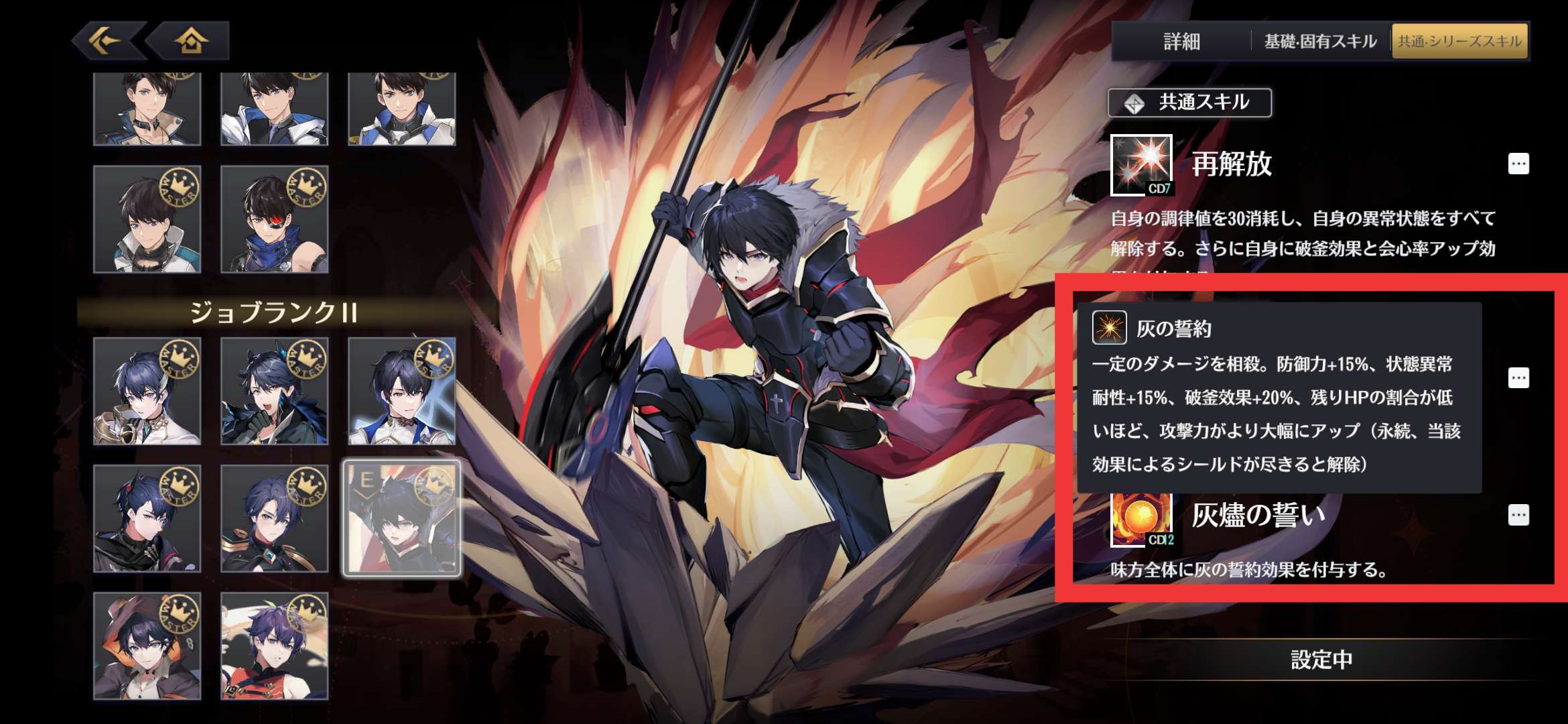The image size is (1568, 724).
Task: Expand details for the 再解放 skill
Action: 1518,164
